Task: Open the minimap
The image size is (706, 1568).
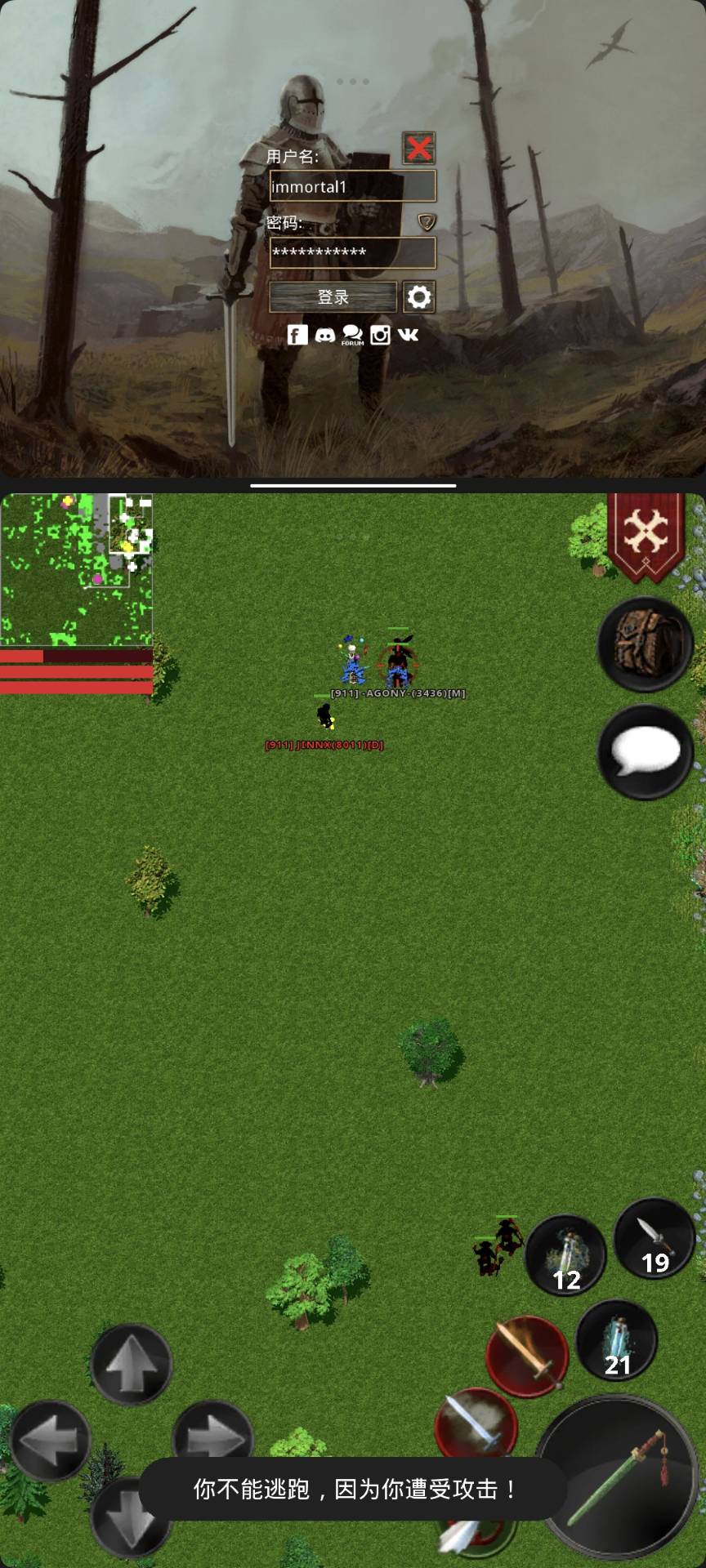Action: [76, 569]
